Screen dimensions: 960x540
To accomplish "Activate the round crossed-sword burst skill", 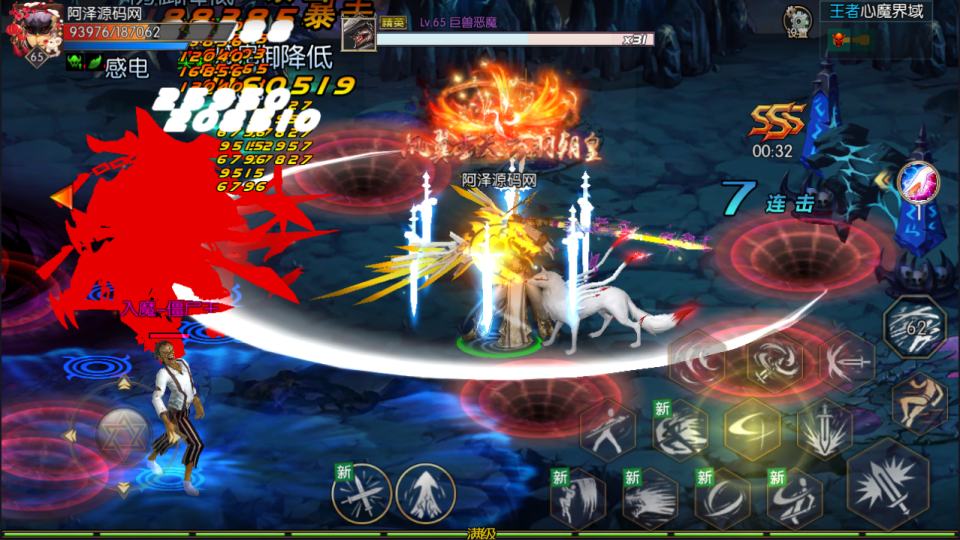I will coord(362,492).
